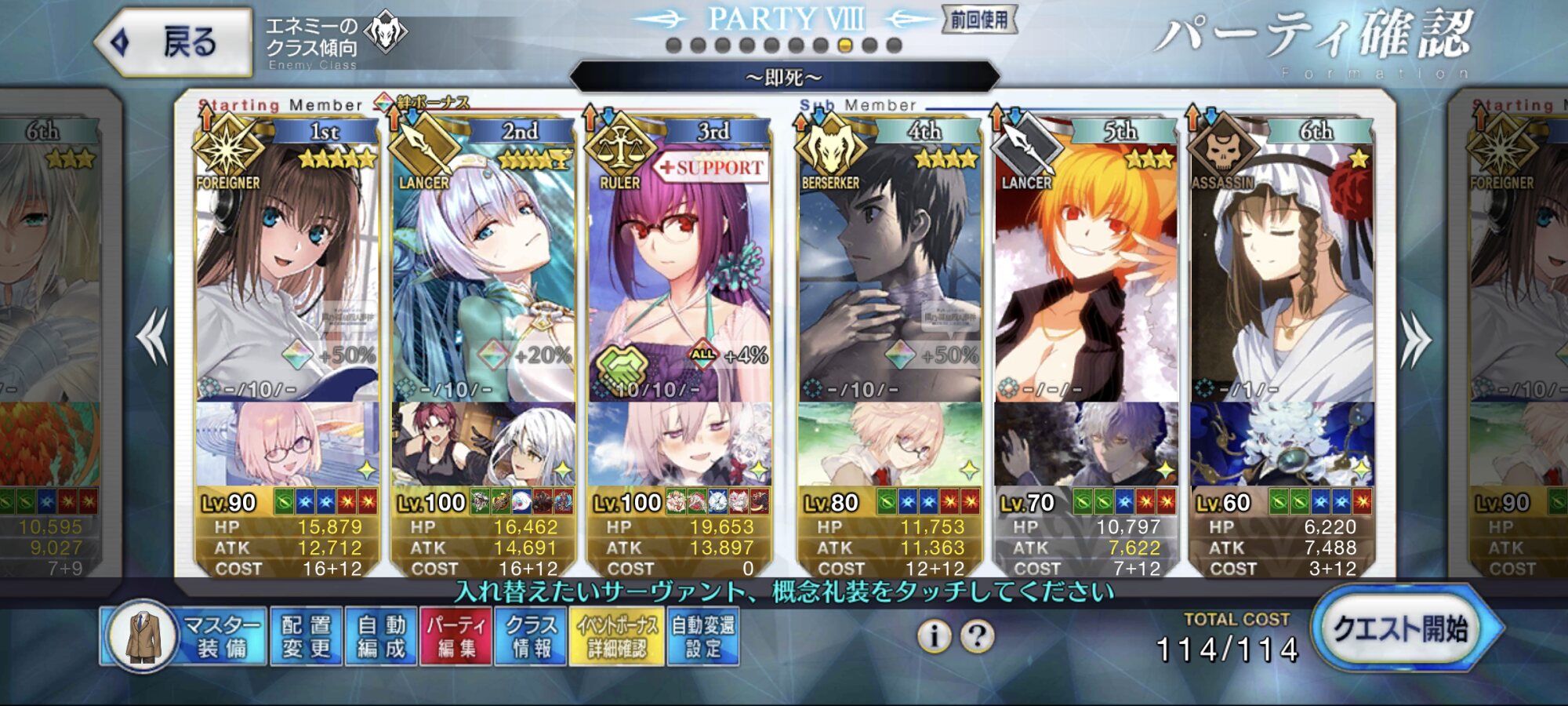Show クラス情報 class info

[x=531, y=636]
